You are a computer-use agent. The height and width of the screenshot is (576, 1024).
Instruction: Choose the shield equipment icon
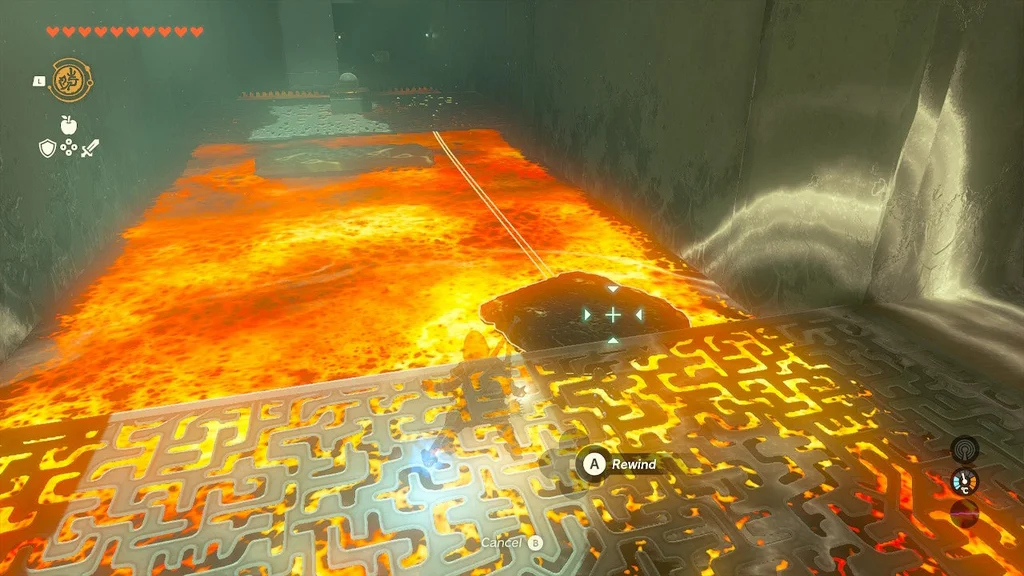pyautogui.click(x=46, y=148)
